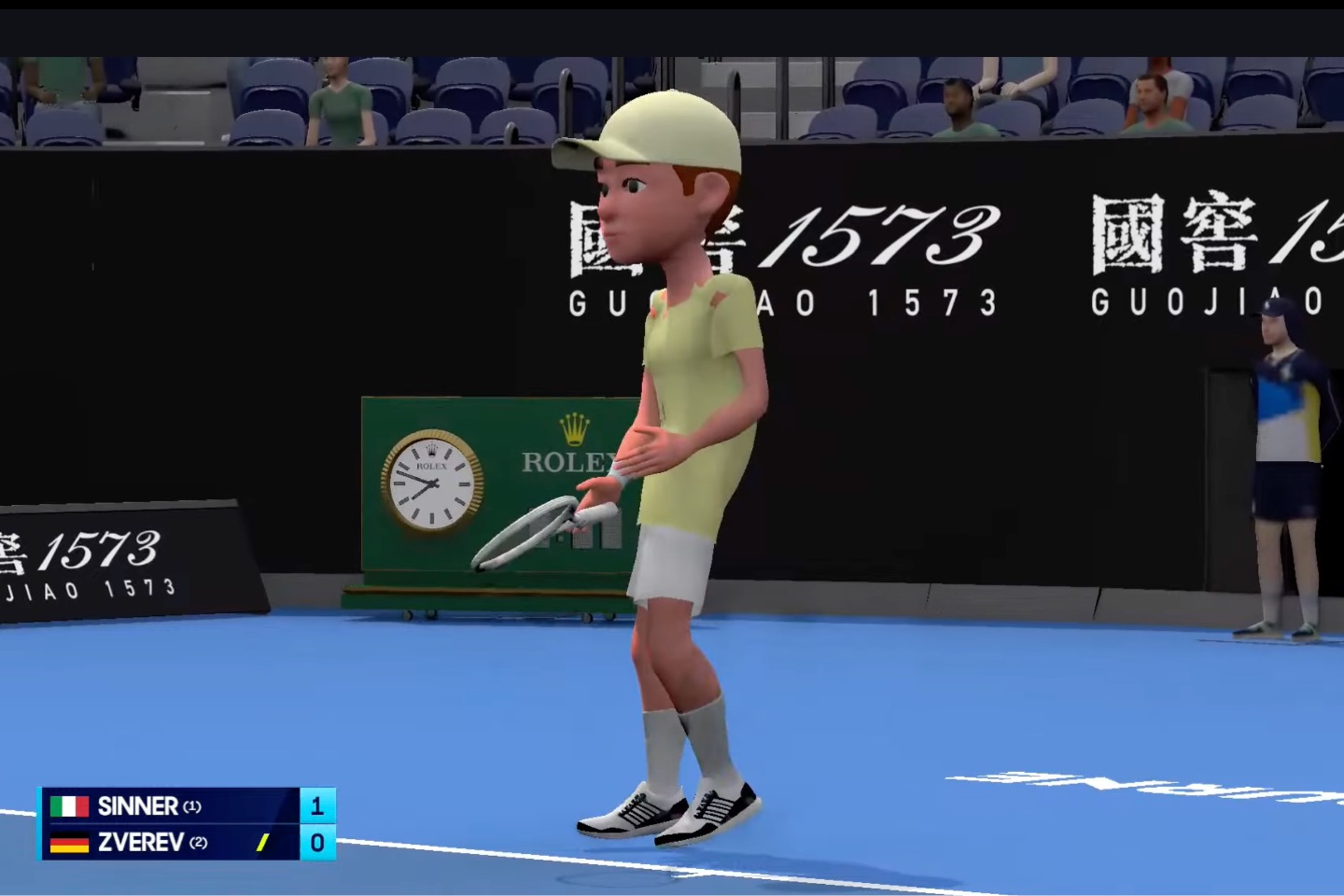Select the Rolex crown logo on the green board
Viewport: 1344px width, 896px height.
click(x=575, y=431)
